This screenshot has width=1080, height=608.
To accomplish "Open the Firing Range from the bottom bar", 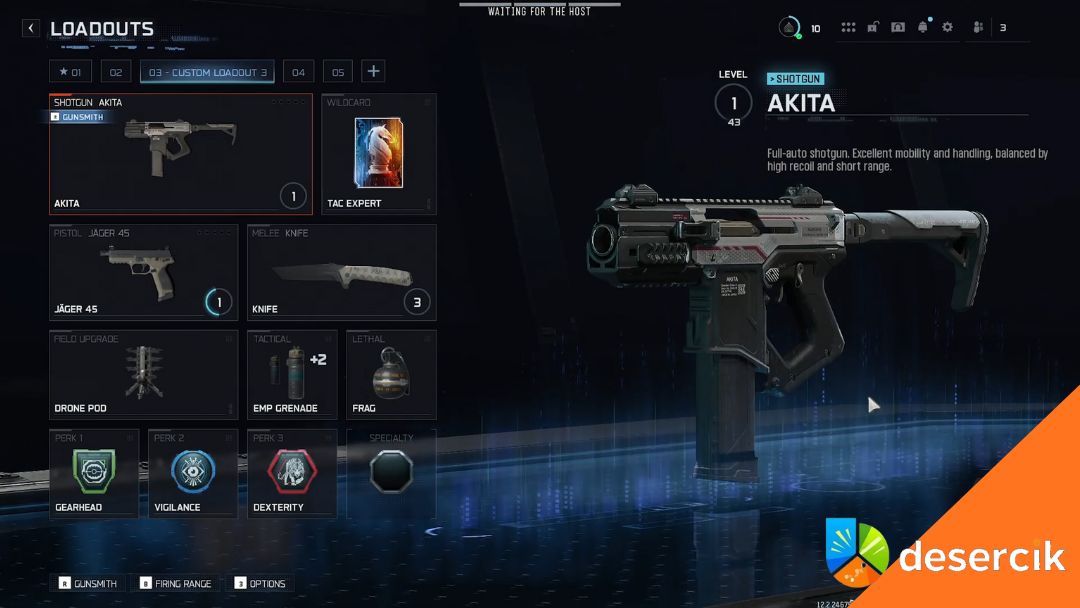I will pyautogui.click(x=176, y=583).
